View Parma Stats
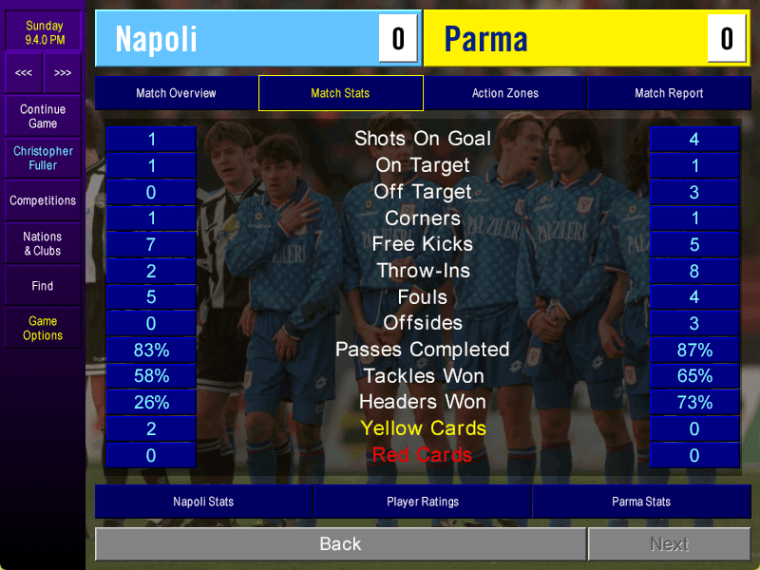This screenshot has height=570, width=760. coord(641,501)
